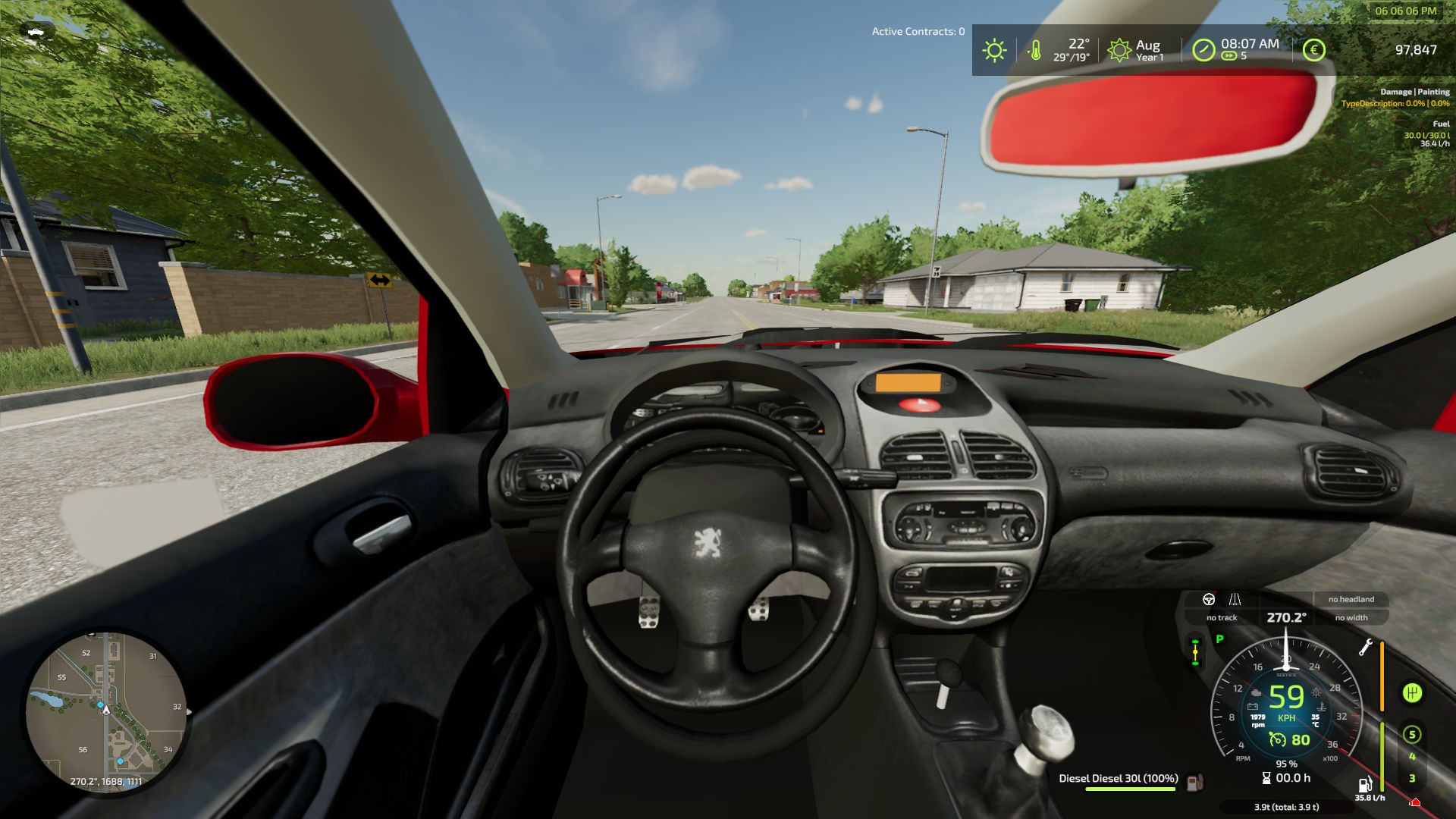Viewport: 1456px width, 819px height.
Task: Select the drivetrain axle diagram icon
Action: (x=1195, y=652)
